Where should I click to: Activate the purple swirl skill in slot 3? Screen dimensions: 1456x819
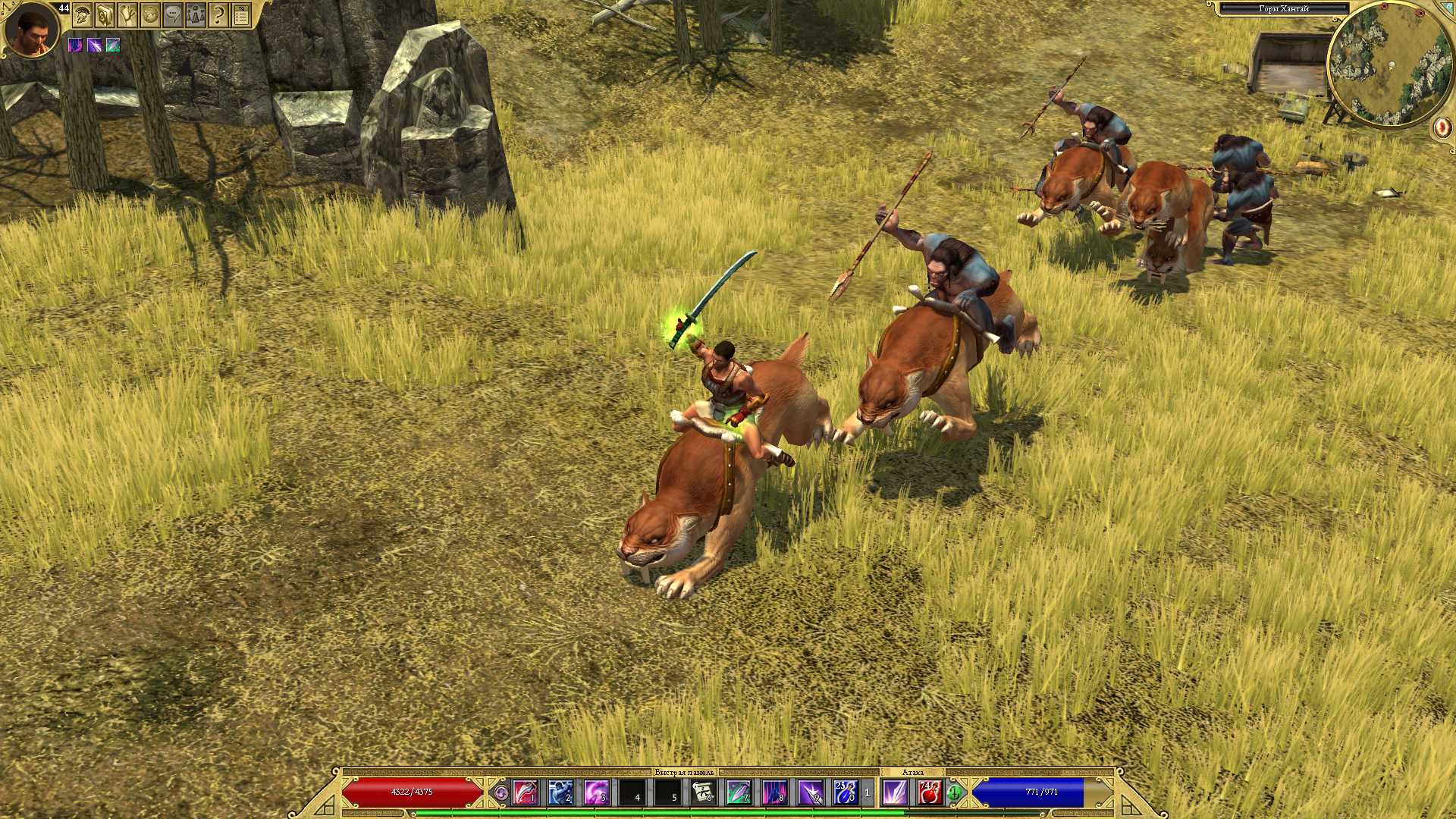click(597, 792)
